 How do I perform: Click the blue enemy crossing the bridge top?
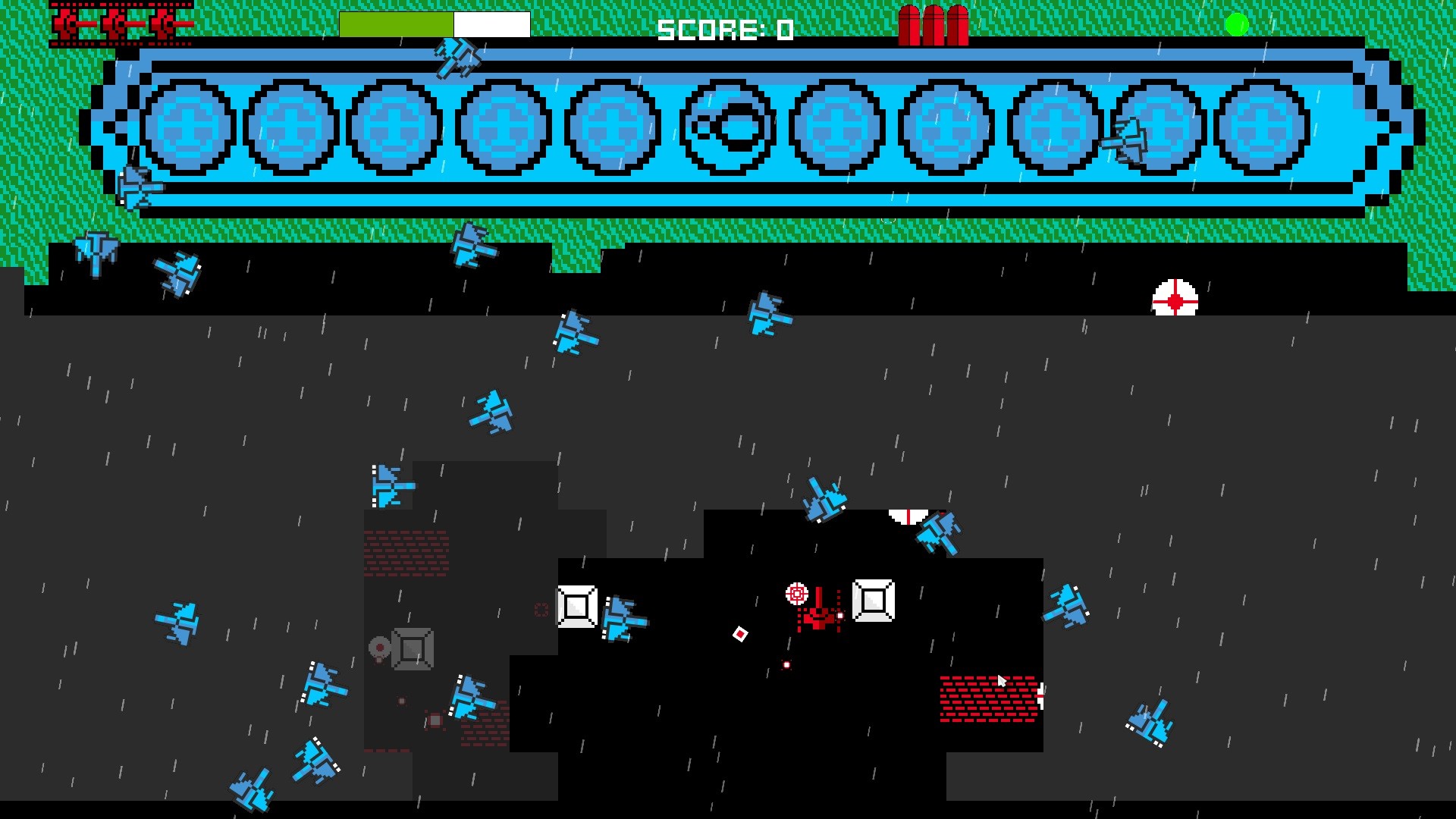tap(458, 59)
